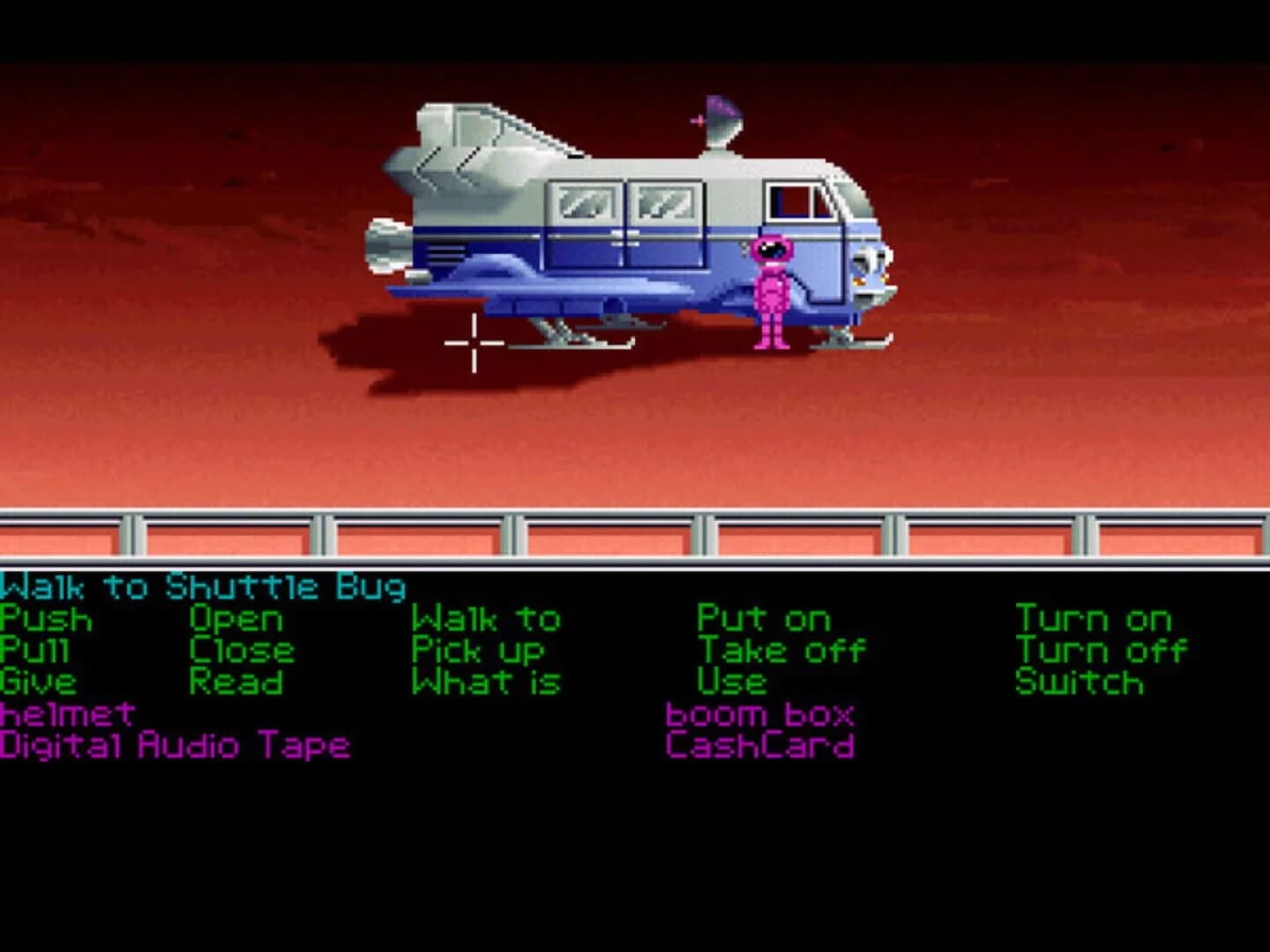Select the Use verb

[730, 681]
